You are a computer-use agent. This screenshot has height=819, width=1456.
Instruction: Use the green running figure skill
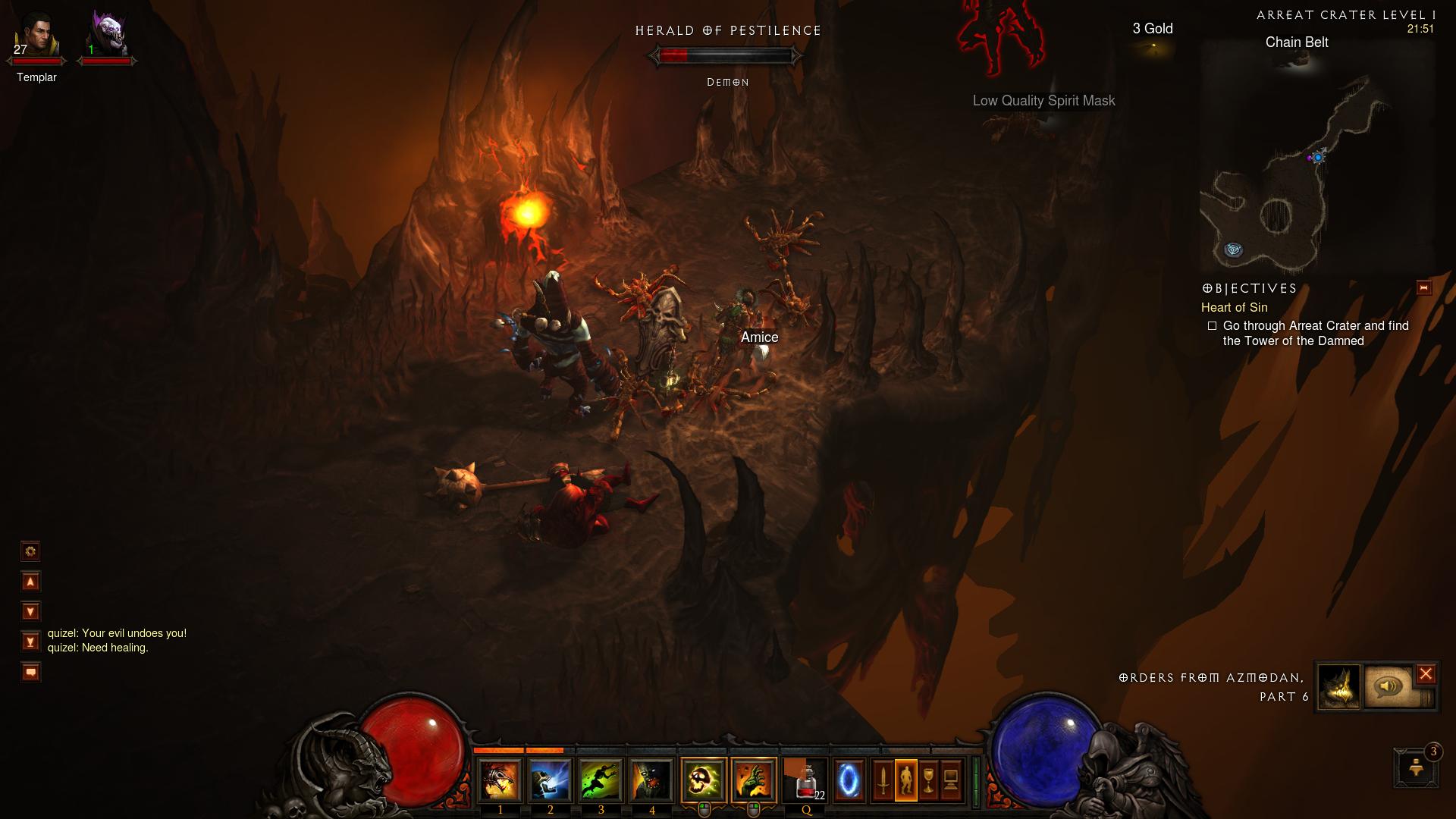(x=601, y=780)
